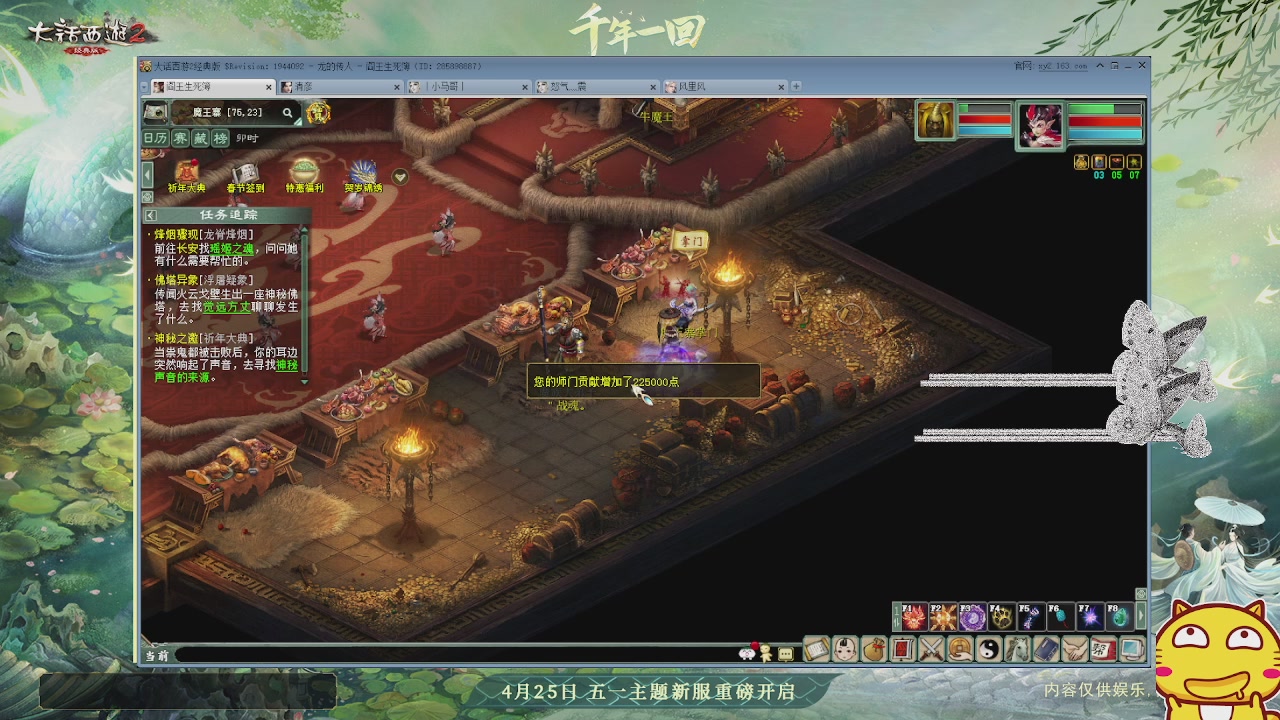
Task: Open the money bag inventory icon
Action: 872,650
